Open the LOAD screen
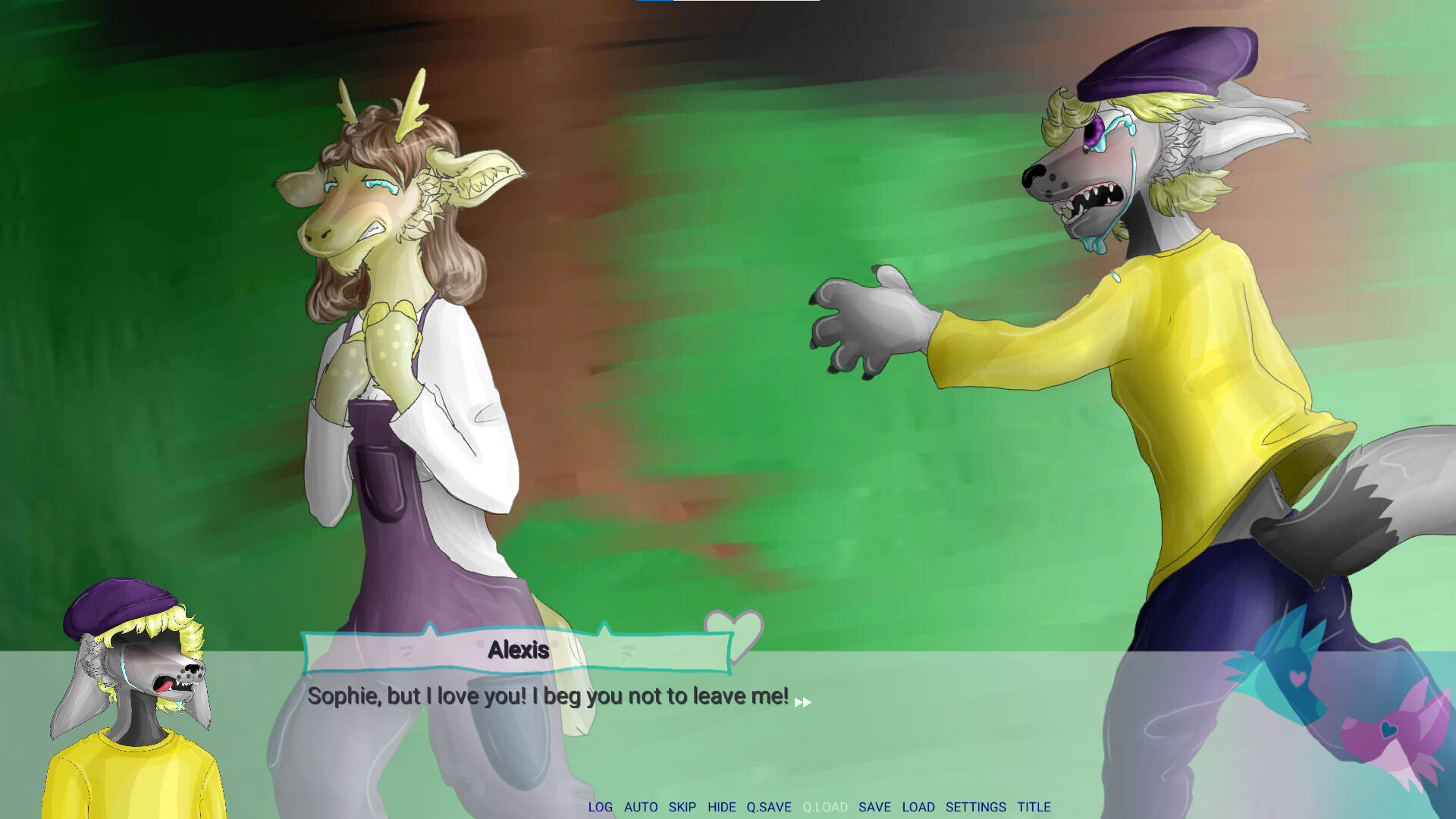Screen dimensions: 1456x819 coord(920,807)
